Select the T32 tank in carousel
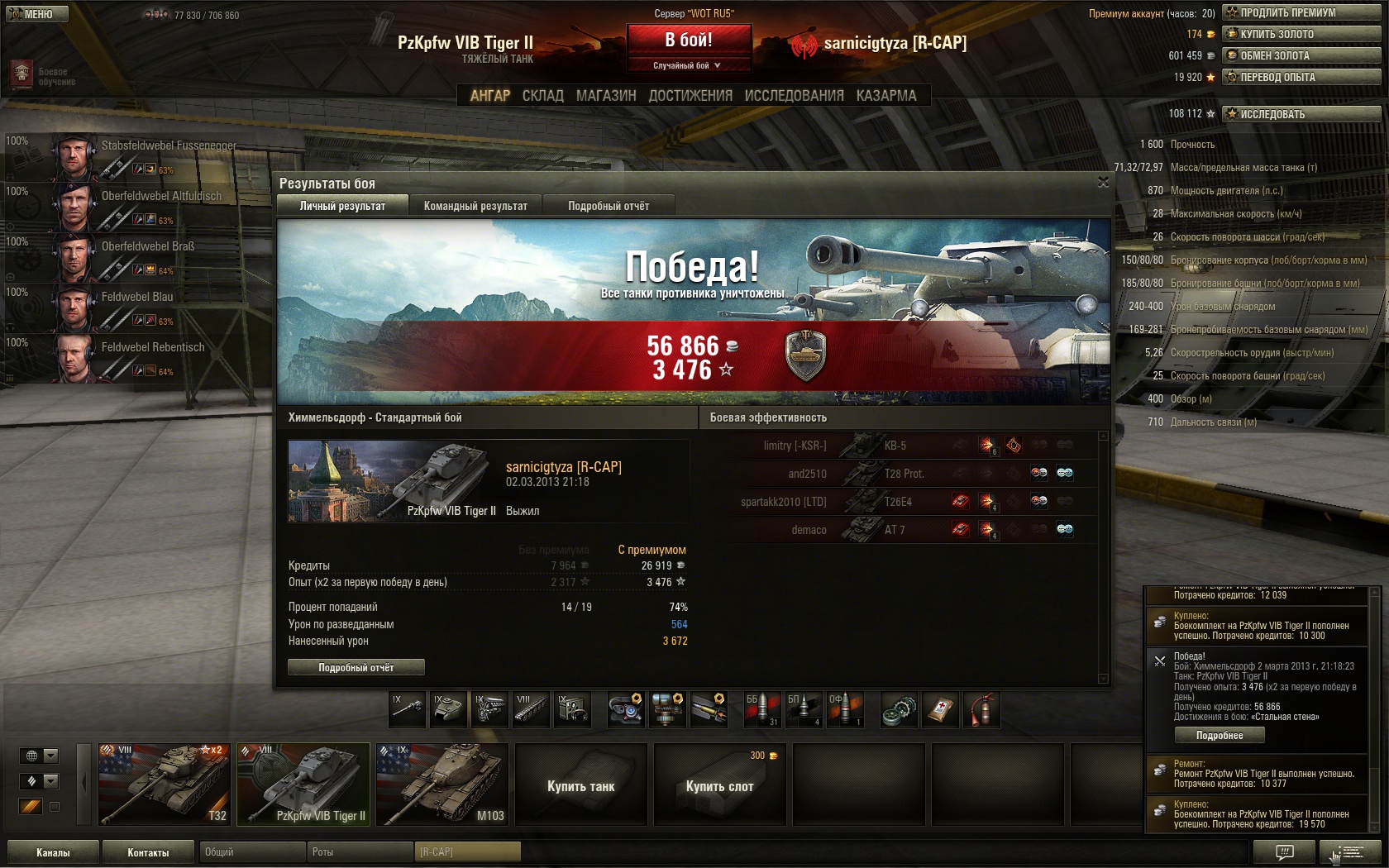The image size is (1389, 868). [164, 784]
